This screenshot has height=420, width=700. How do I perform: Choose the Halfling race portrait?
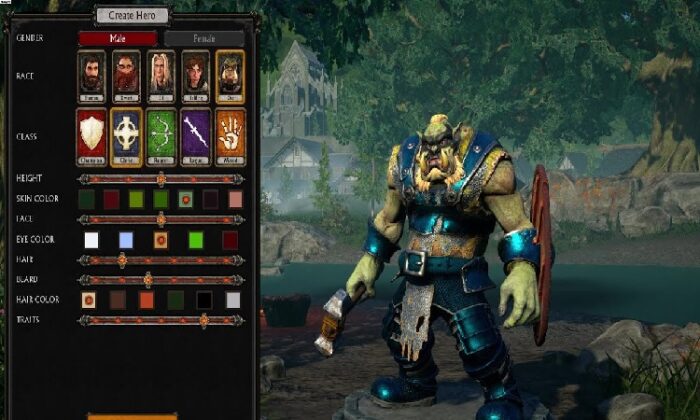[x=196, y=74]
